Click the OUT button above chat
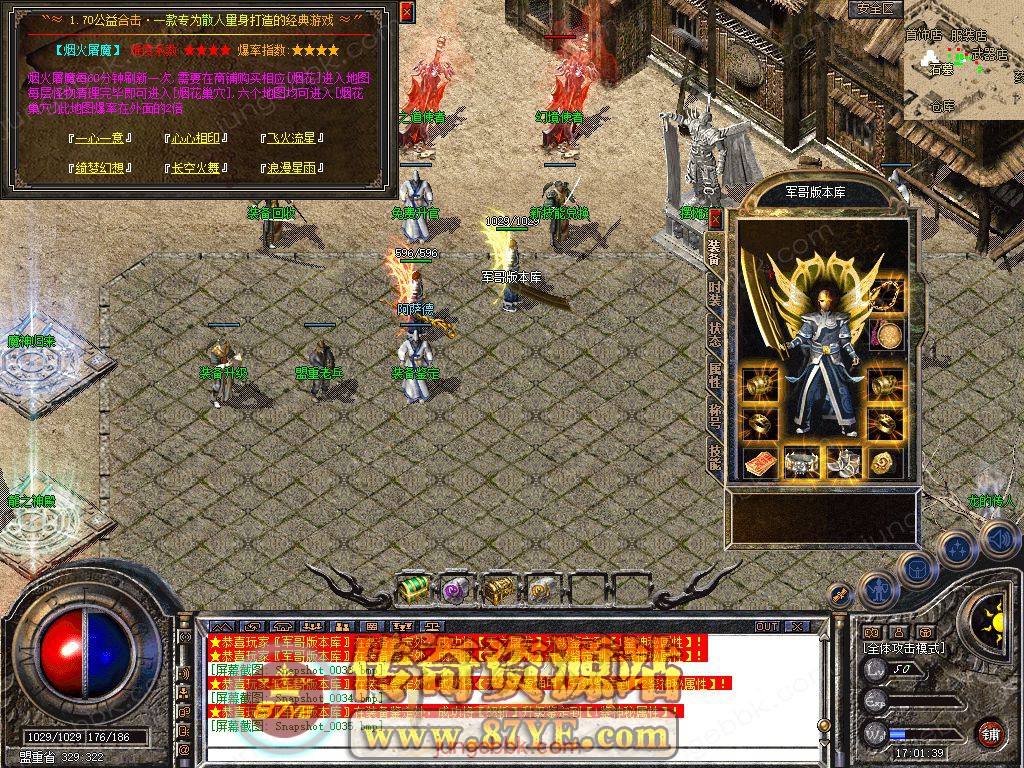Viewport: 1024px width, 768px height. click(x=767, y=626)
